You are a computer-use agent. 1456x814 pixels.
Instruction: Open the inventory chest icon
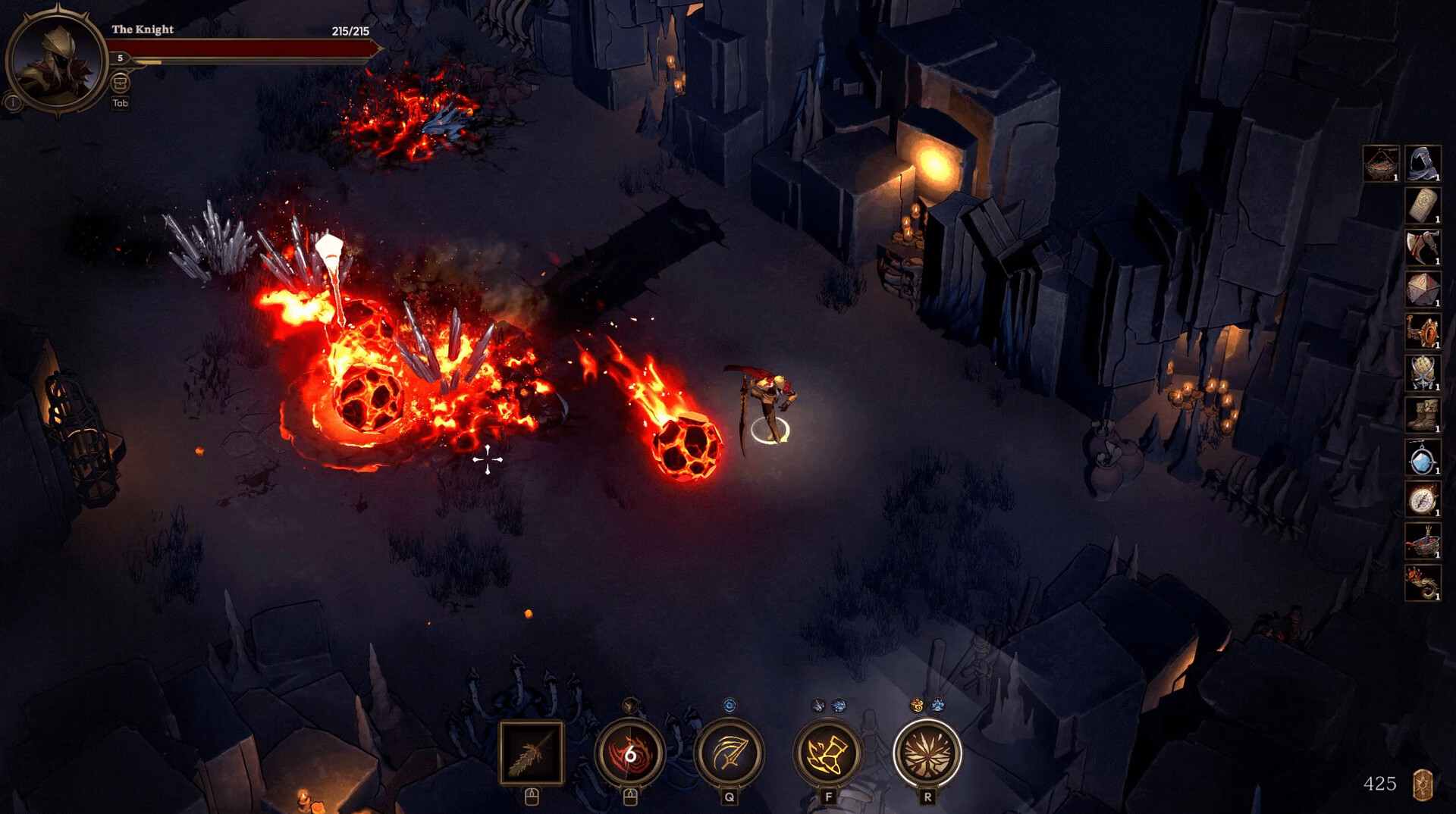pyautogui.click(x=120, y=83)
